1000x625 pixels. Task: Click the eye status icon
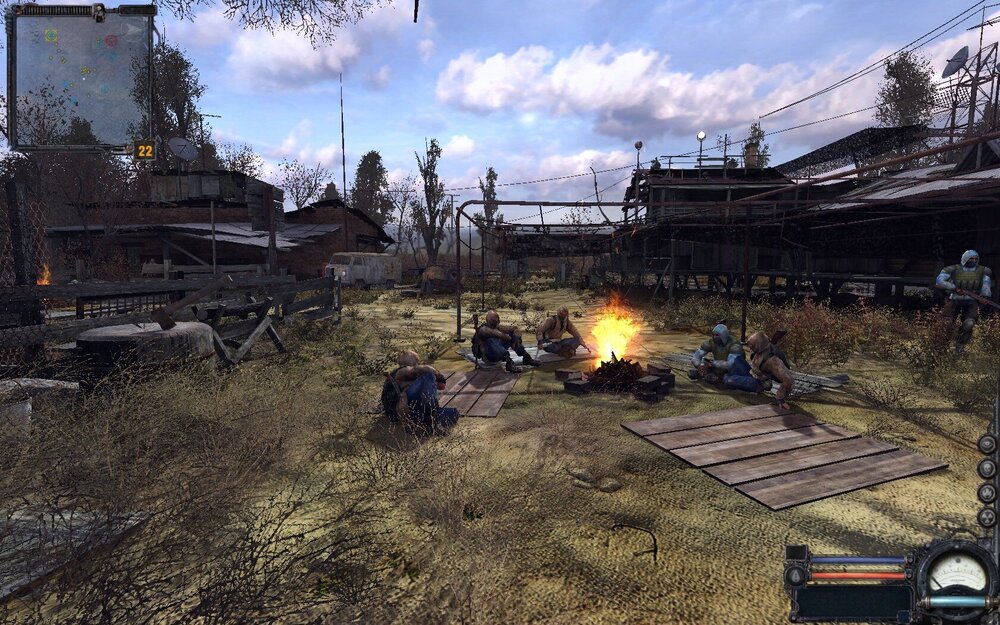tap(987, 444)
